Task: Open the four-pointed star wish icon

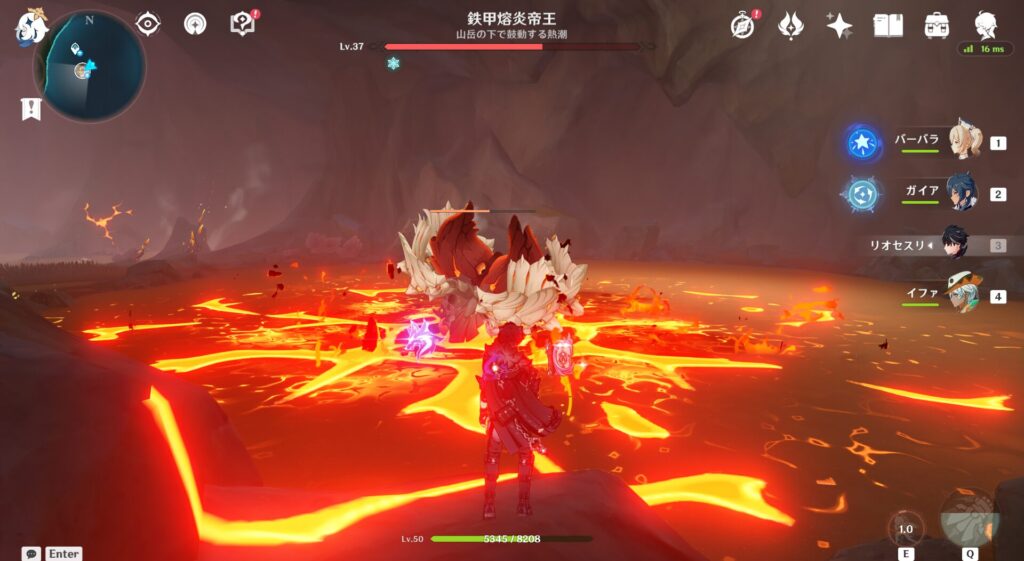Action: (839, 25)
